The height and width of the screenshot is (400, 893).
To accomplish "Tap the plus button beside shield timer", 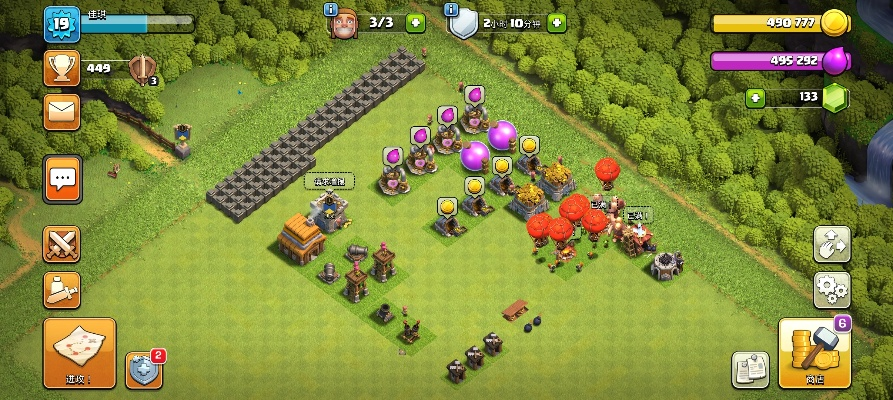I will click(x=556, y=22).
